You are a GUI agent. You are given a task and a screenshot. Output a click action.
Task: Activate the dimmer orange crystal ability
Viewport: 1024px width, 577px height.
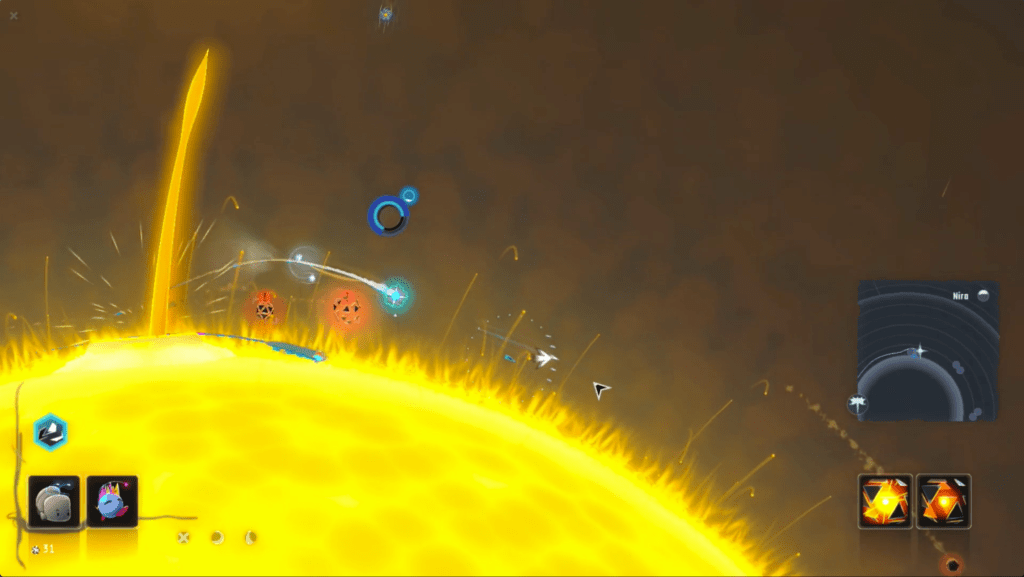pos(943,501)
